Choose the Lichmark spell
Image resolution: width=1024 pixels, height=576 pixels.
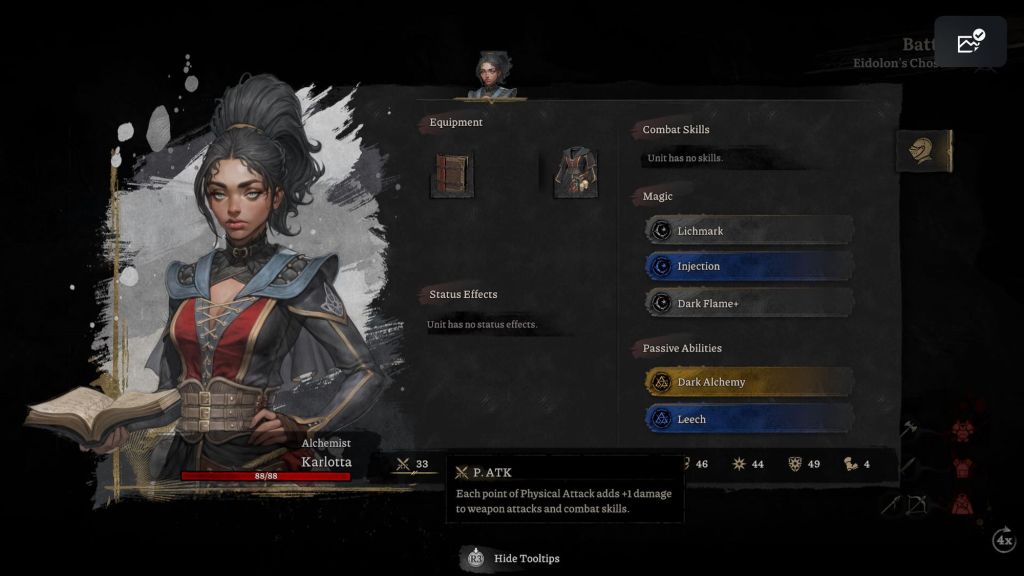[749, 231]
